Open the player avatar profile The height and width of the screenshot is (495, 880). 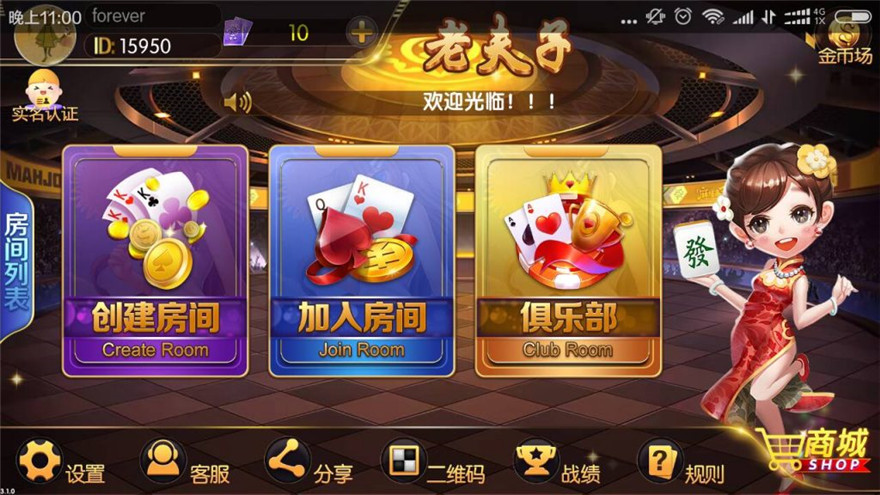pos(44,30)
